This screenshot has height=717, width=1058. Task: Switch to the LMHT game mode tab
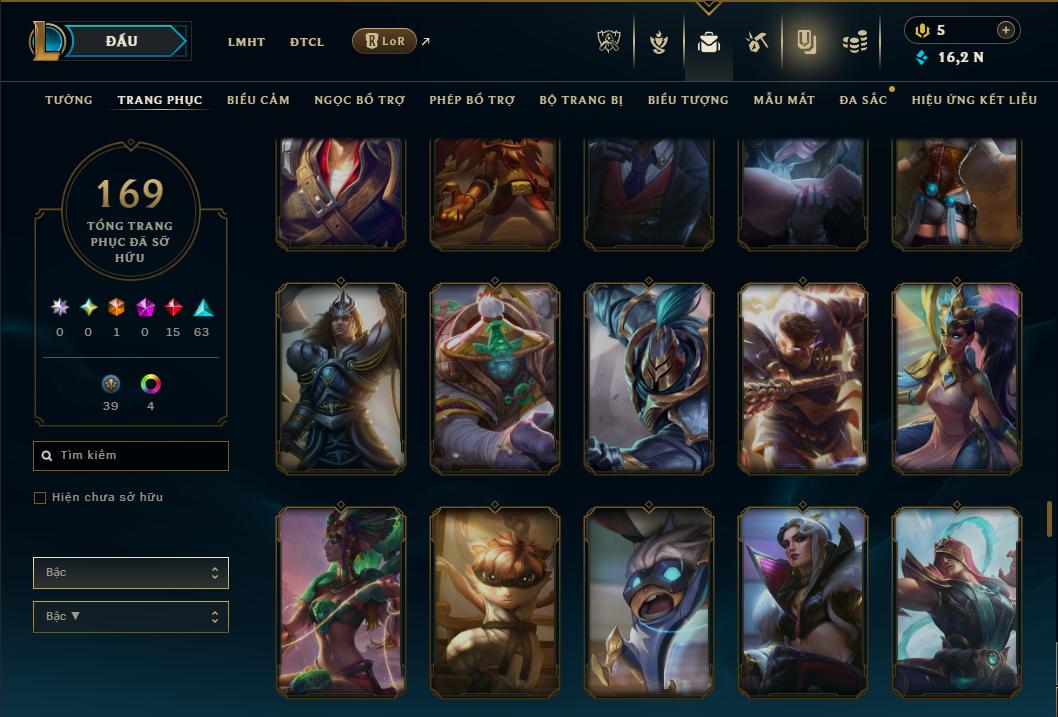tap(246, 42)
